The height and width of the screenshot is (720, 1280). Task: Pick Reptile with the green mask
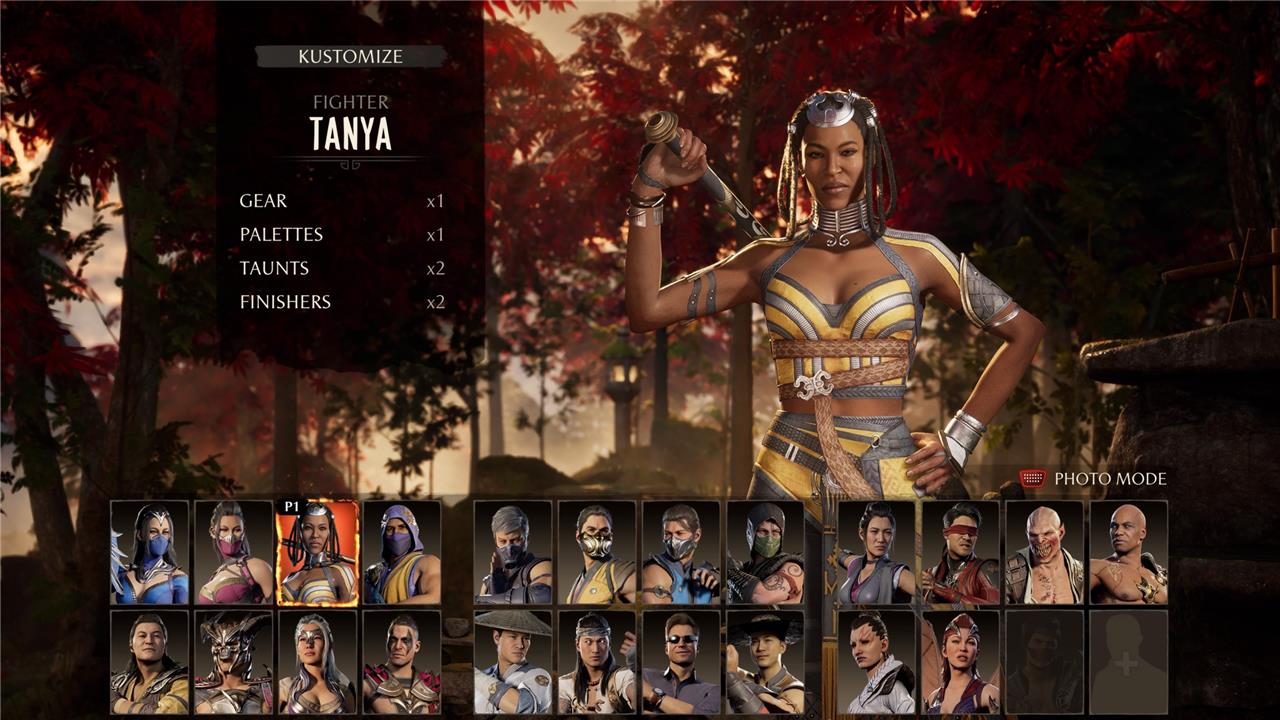tap(765, 553)
